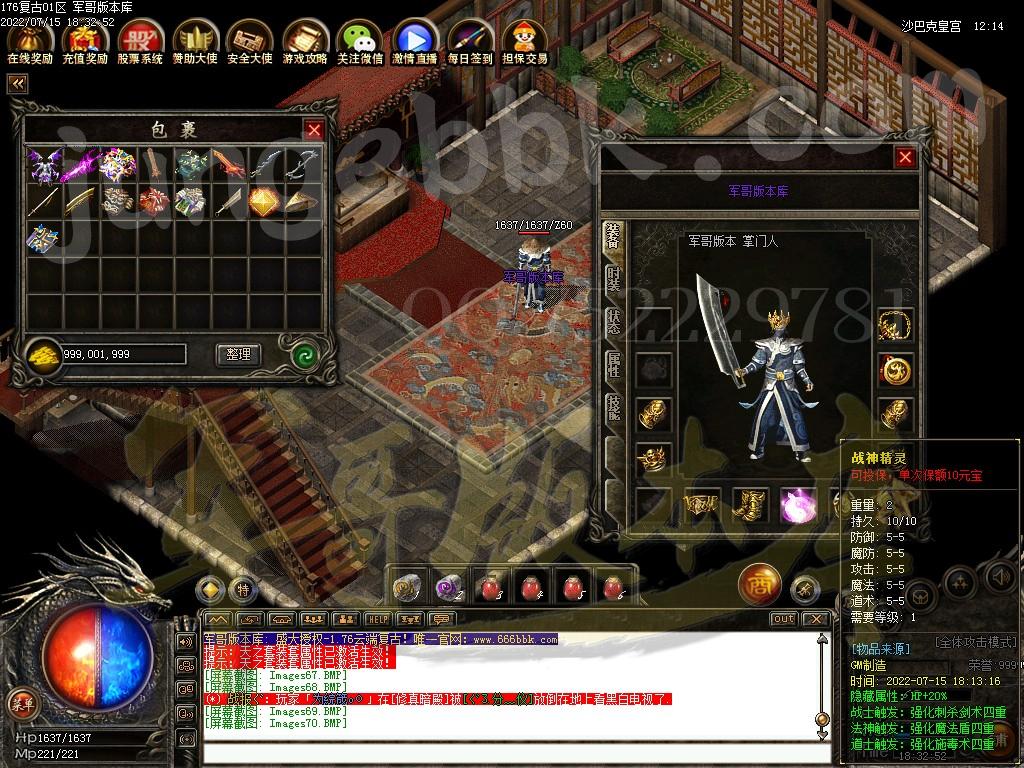Click the green swirl button in bag
This screenshot has height=768, width=1024.
point(304,354)
